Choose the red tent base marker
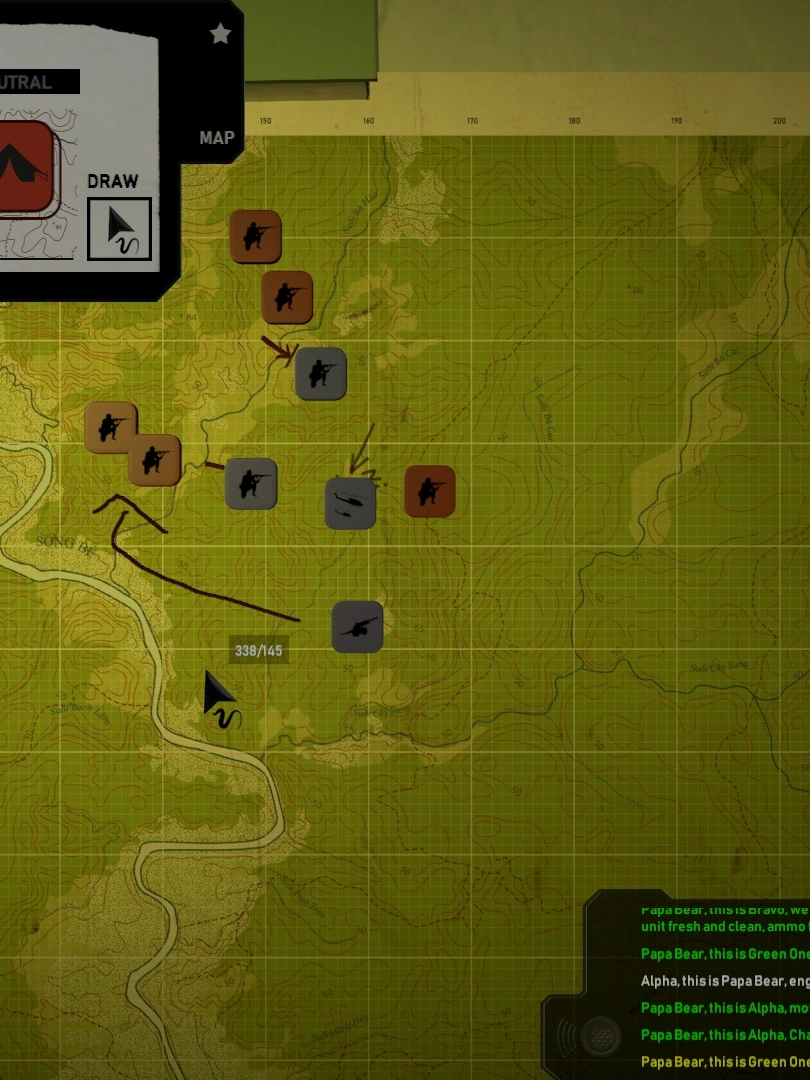The image size is (810, 1080). tap(24, 166)
